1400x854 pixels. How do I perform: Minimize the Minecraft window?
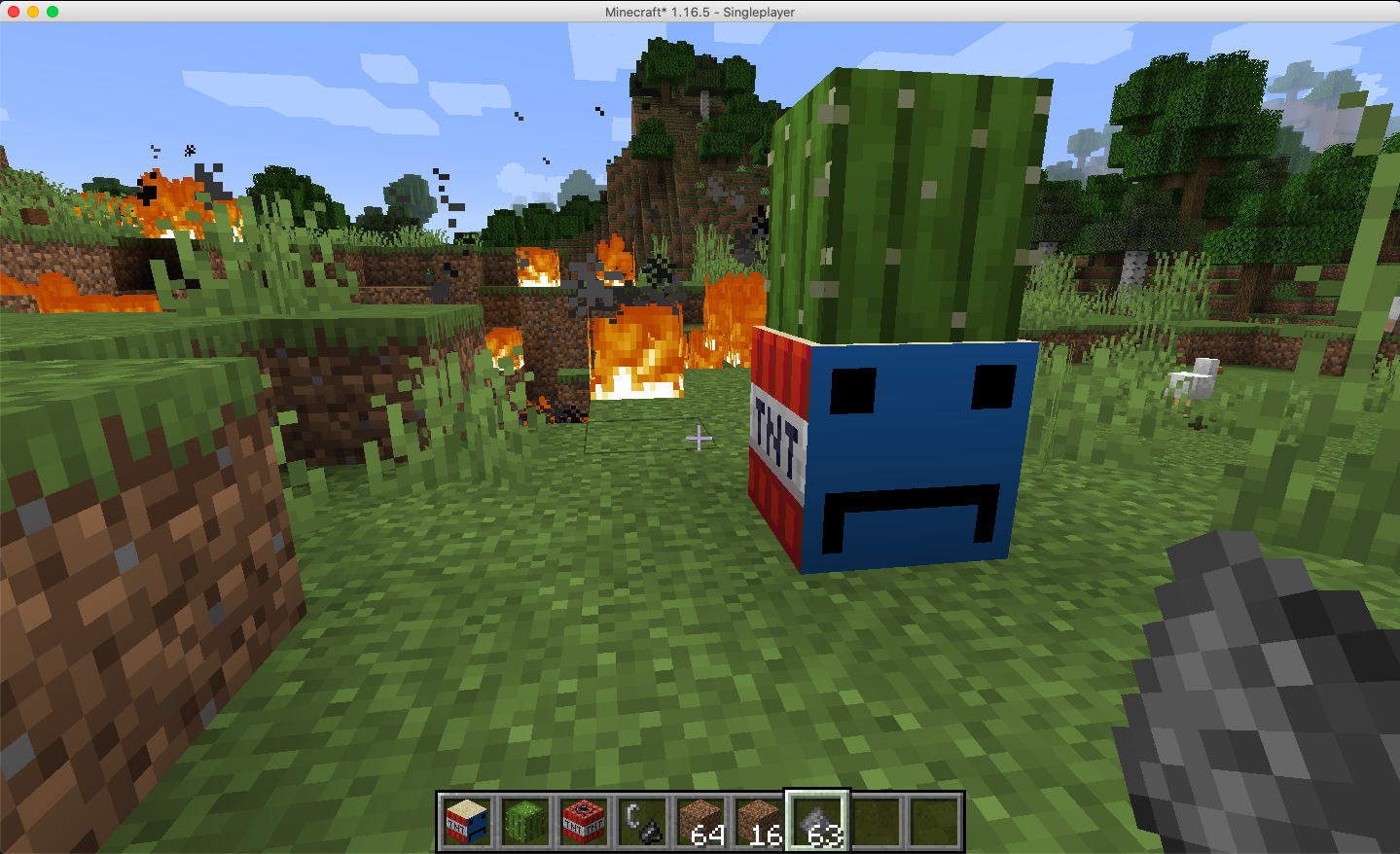(x=33, y=12)
